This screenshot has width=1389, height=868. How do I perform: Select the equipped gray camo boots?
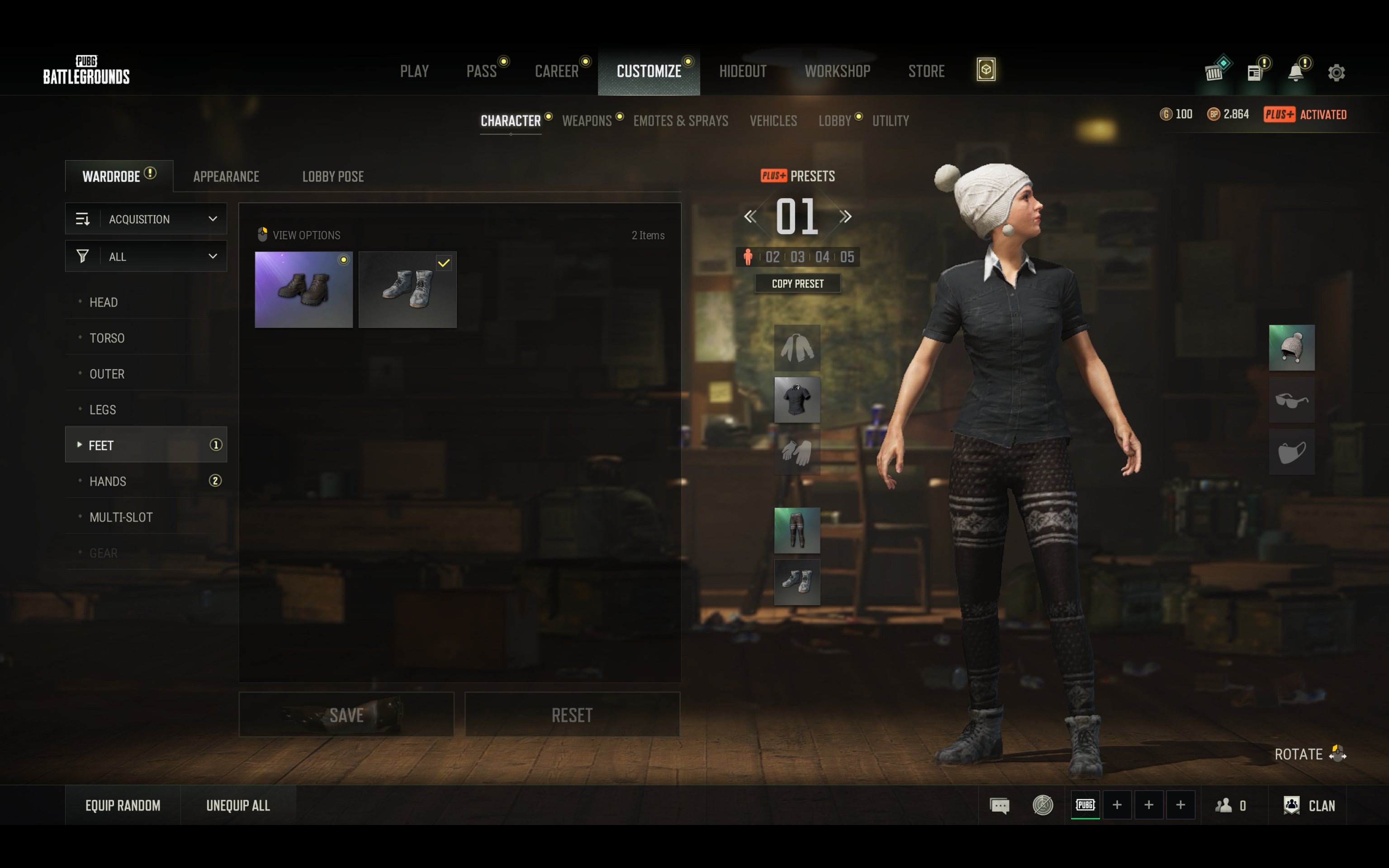pyautogui.click(x=408, y=289)
